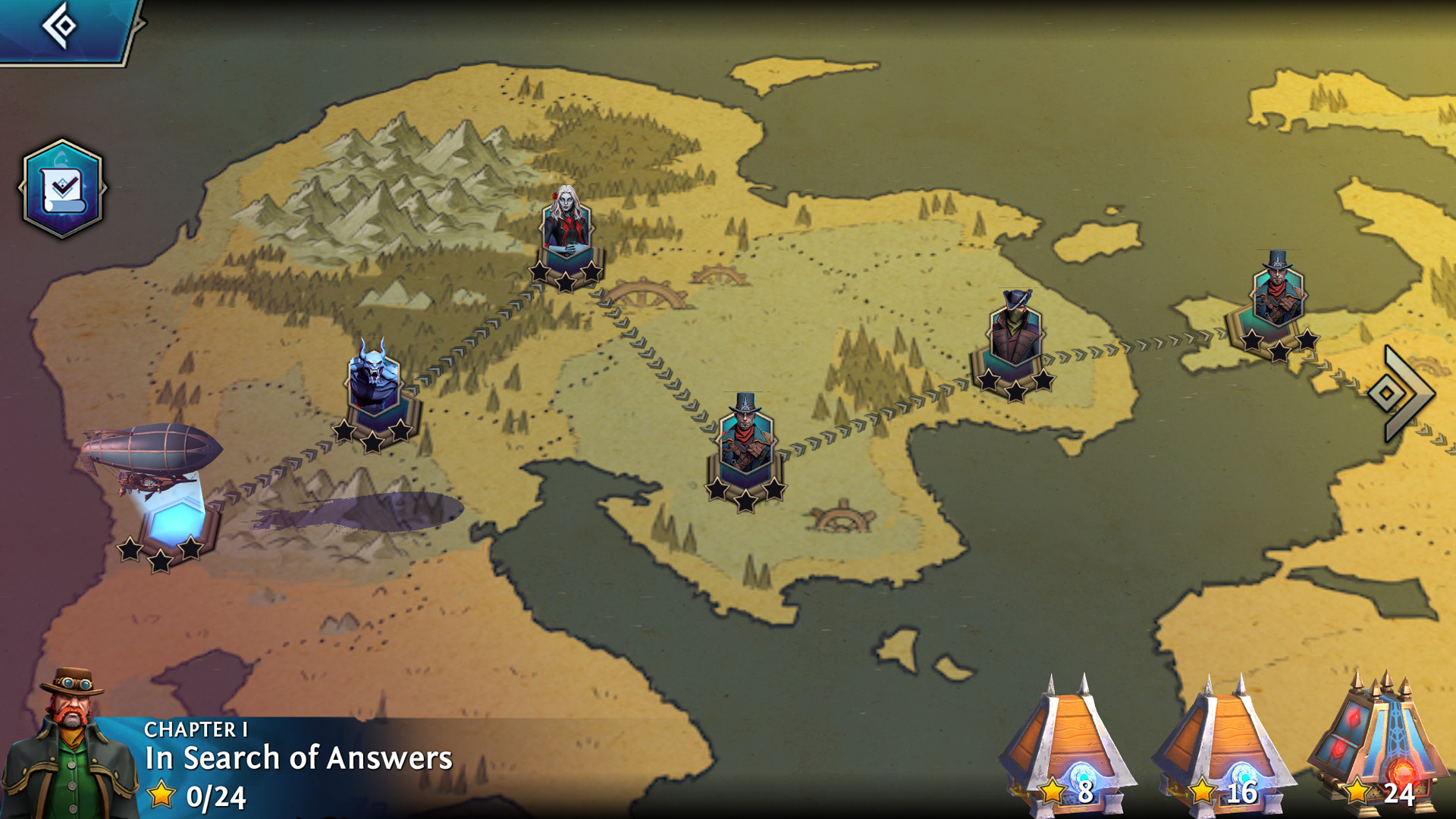Viewport: 1456px width, 819px height.
Task: Open the bandit mission node on far right
Action: point(1280,292)
